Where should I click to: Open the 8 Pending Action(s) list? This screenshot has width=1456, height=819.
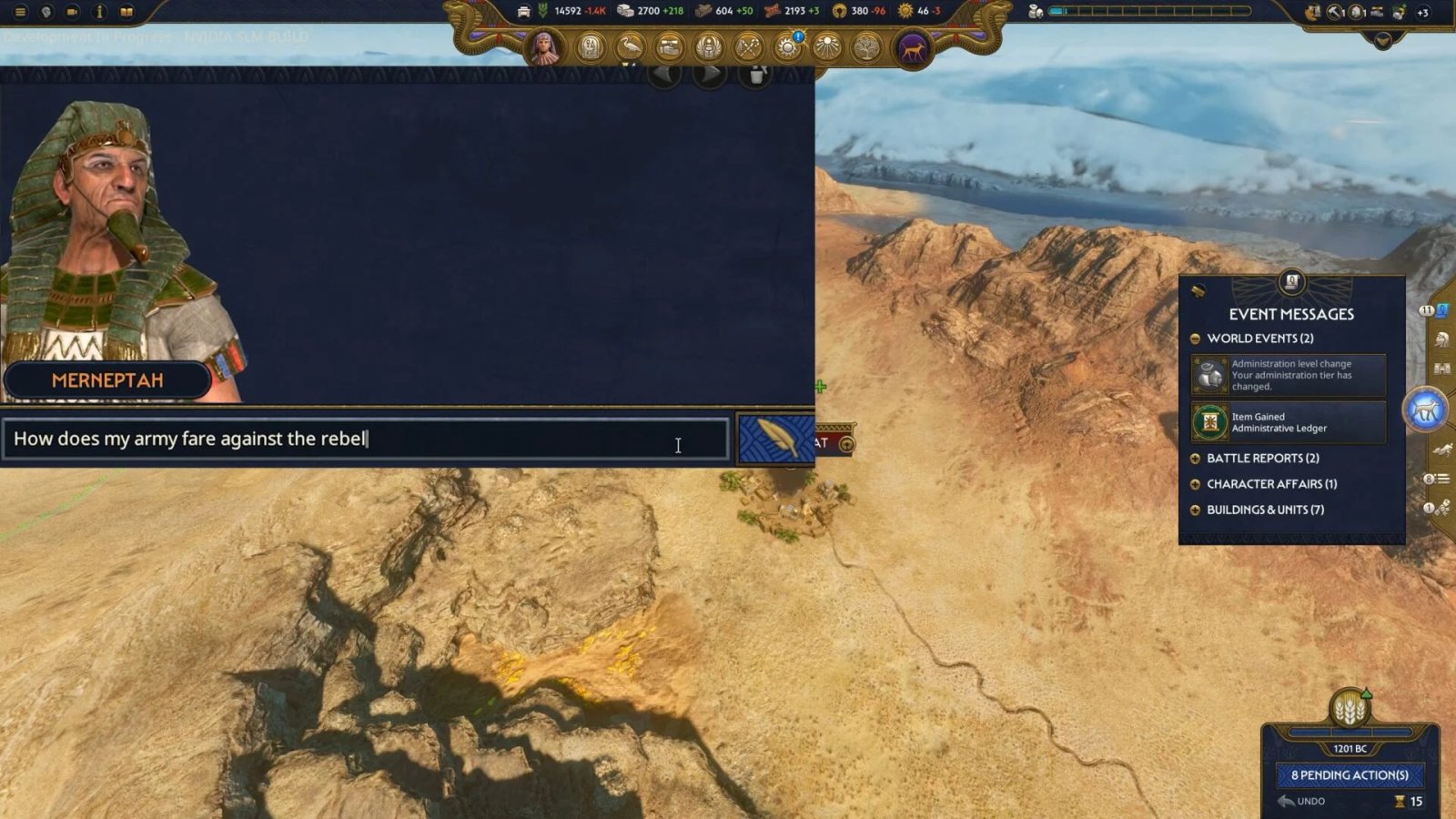click(1350, 775)
